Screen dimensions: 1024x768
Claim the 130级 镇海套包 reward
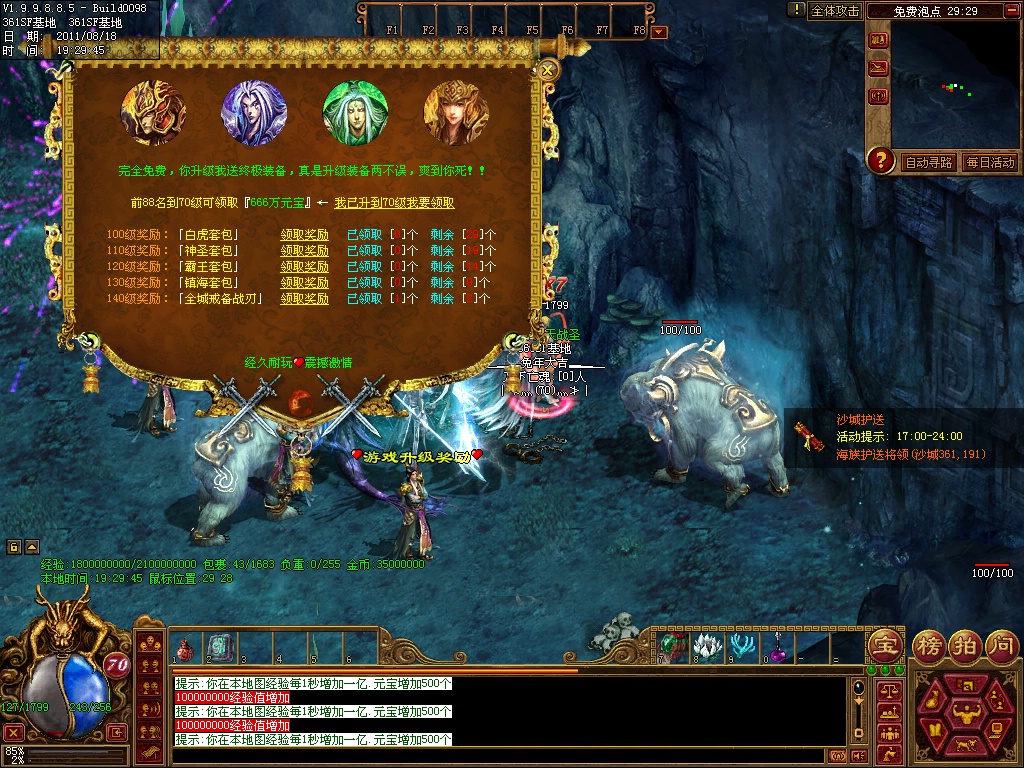304,283
